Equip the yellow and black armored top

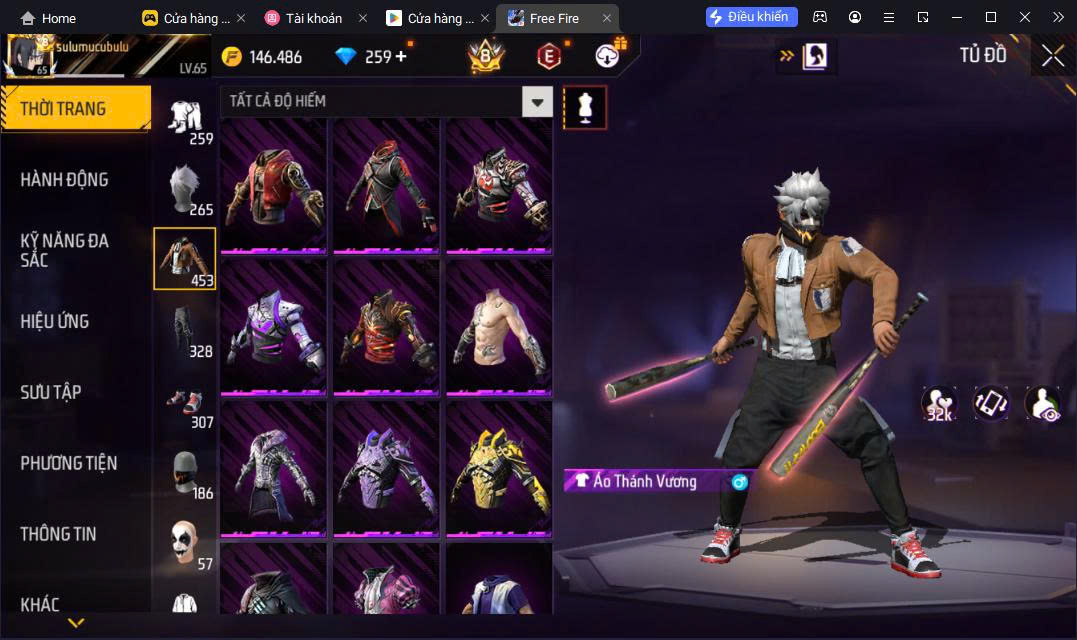click(x=498, y=468)
